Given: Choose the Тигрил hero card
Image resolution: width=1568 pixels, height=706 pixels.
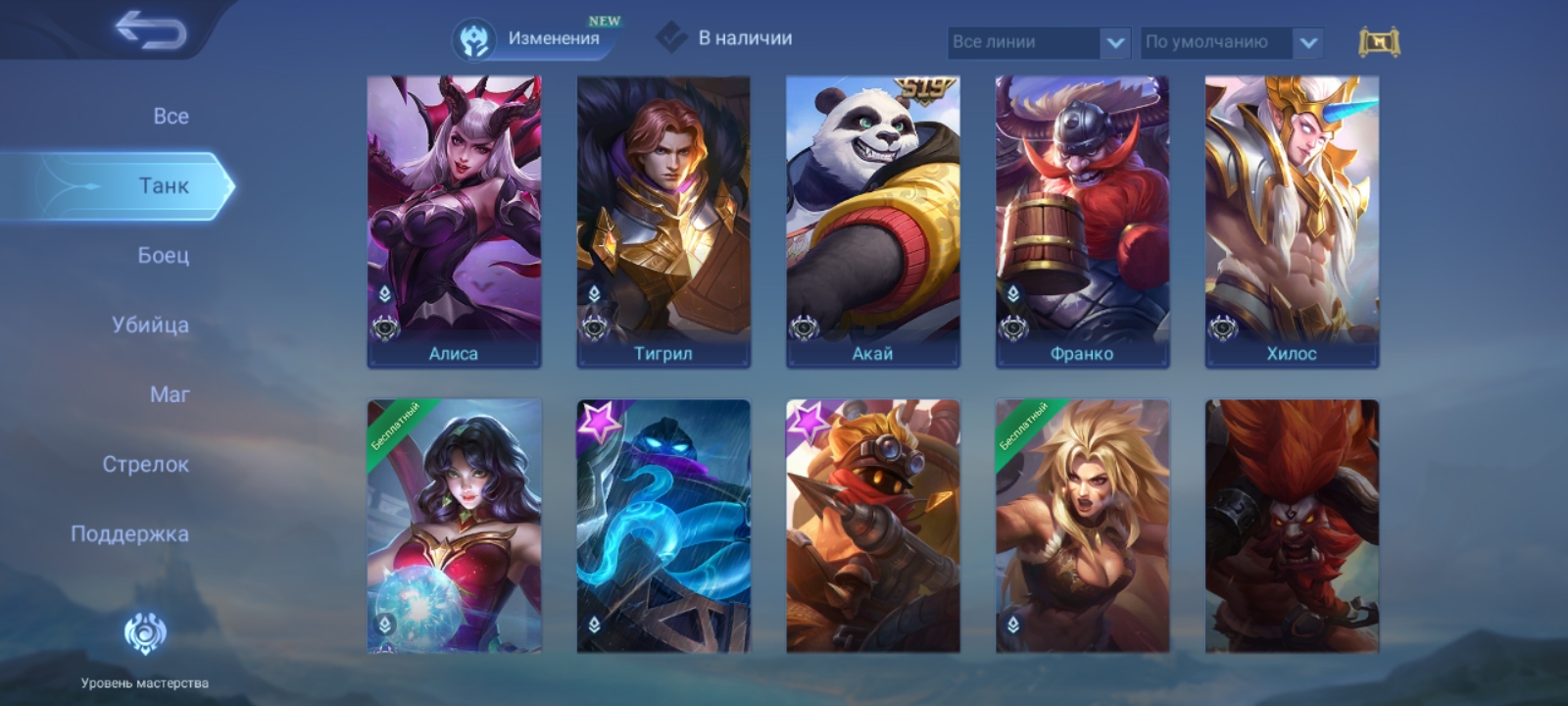Looking at the screenshot, I should coord(663,222).
